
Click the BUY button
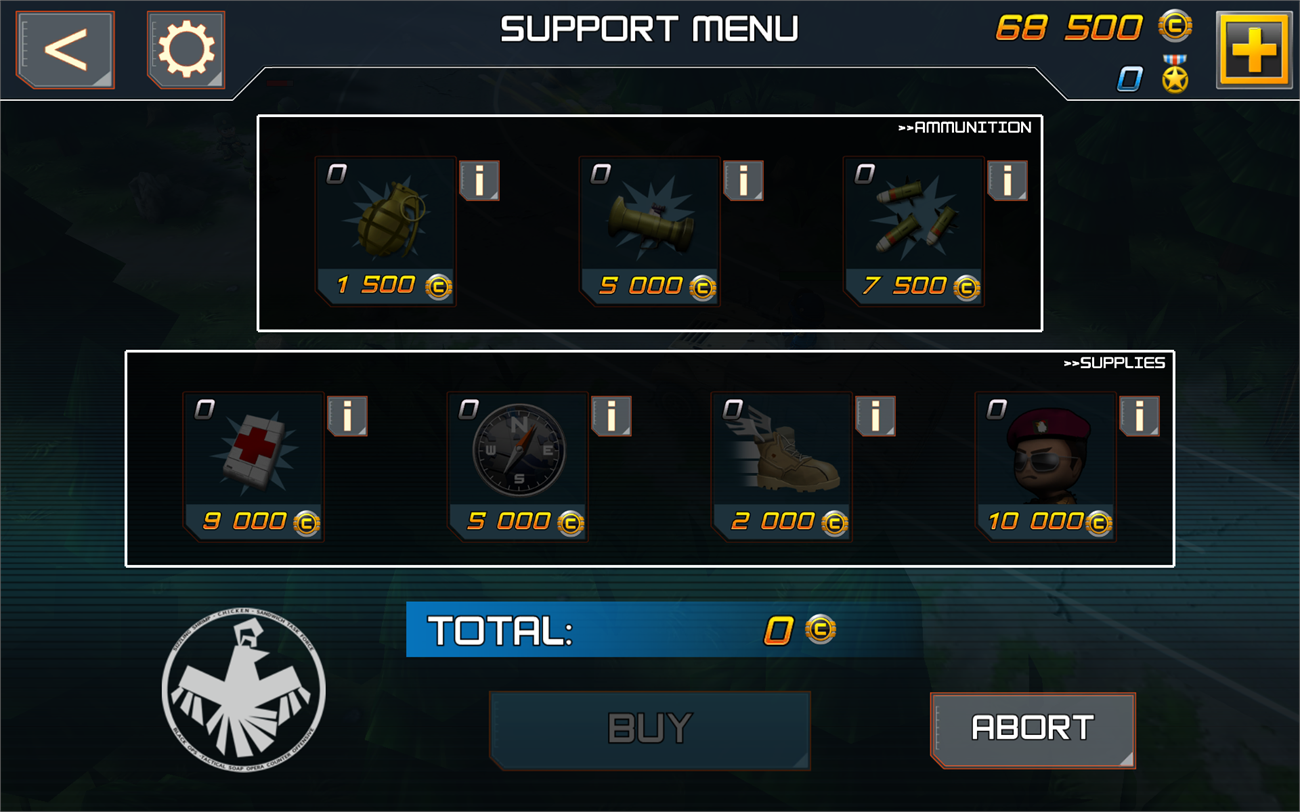tap(650, 729)
